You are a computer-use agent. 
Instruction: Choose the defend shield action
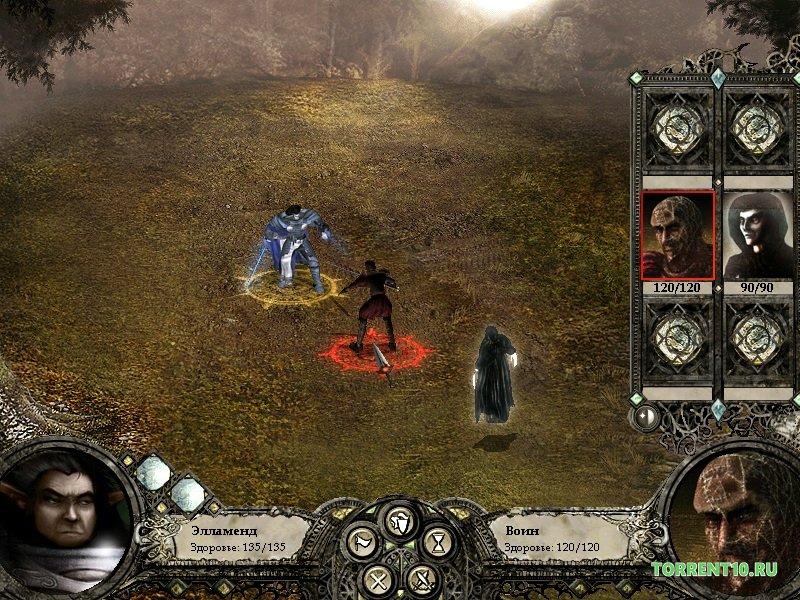400,521
